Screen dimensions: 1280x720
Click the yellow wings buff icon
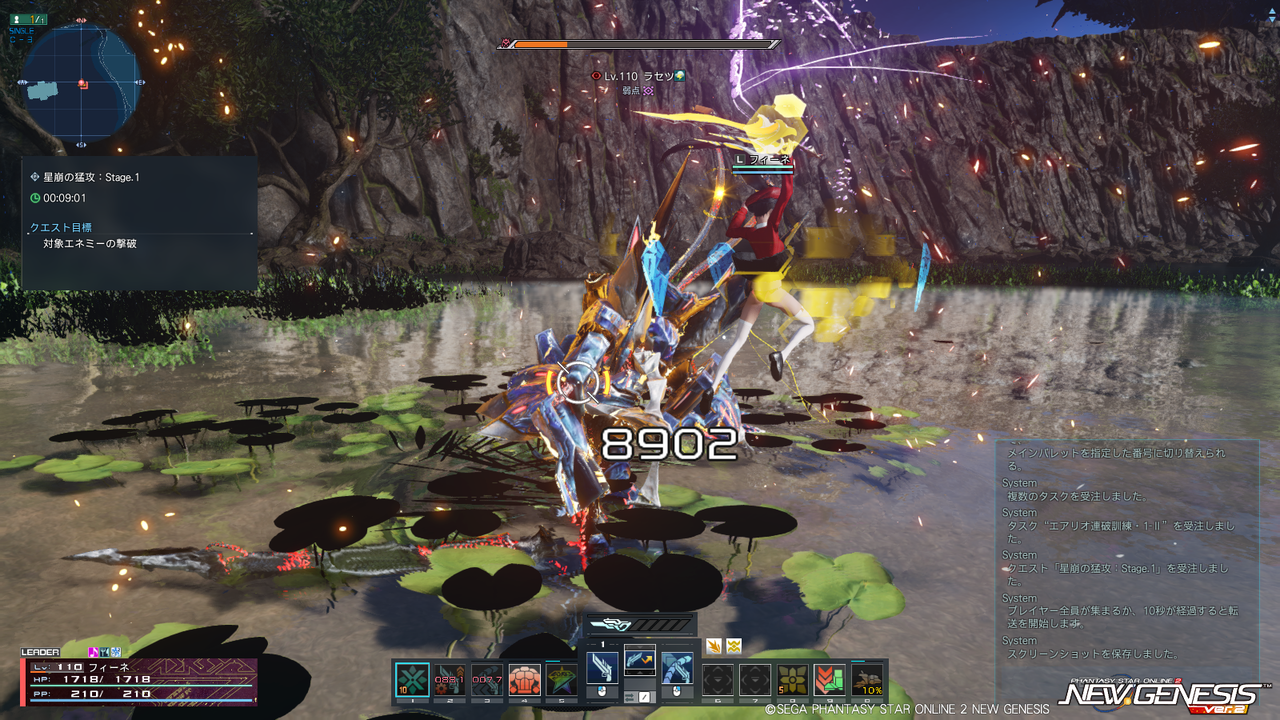click(734, 645)
